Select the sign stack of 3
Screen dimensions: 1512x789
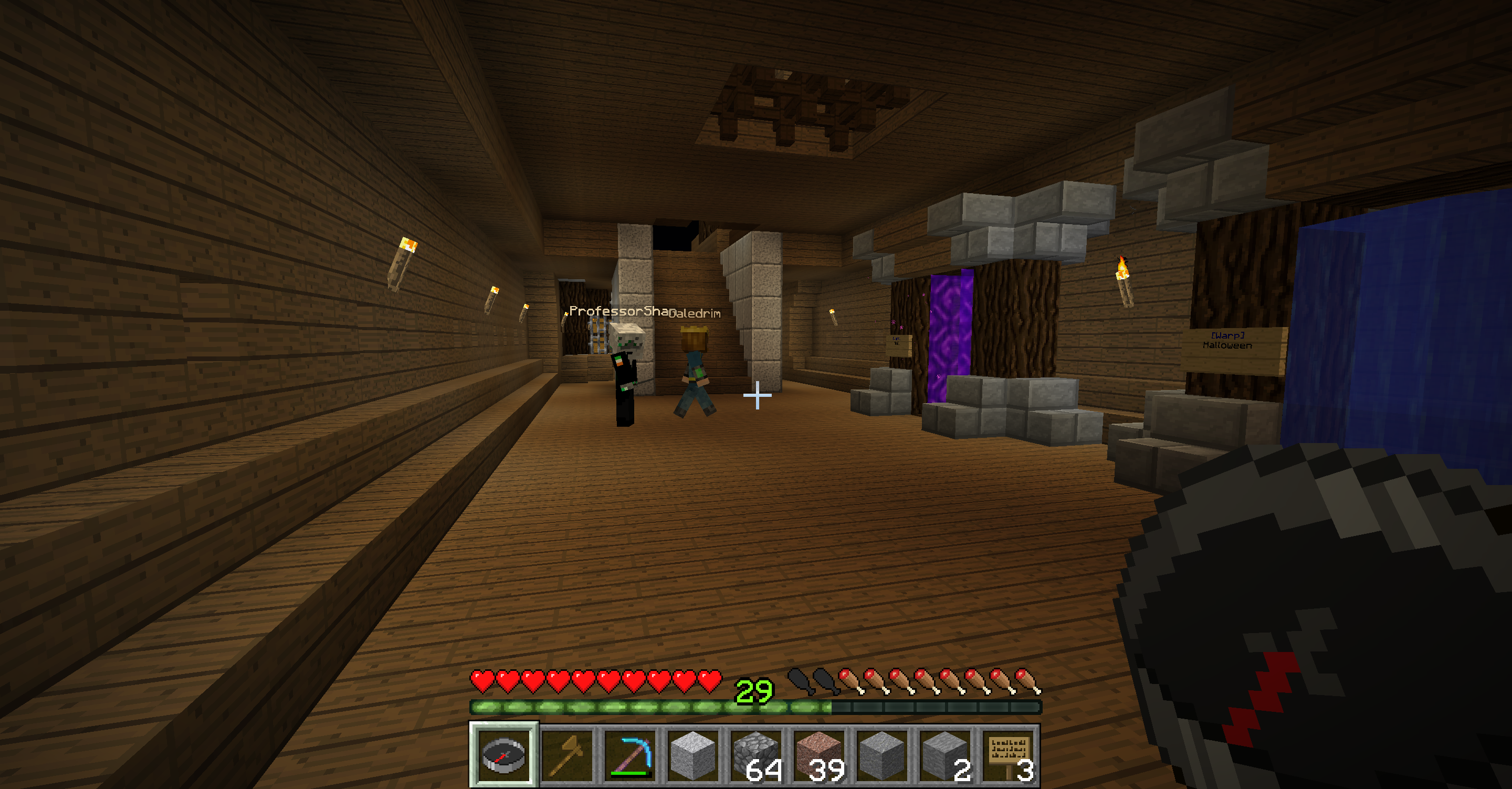[1010, 755]
